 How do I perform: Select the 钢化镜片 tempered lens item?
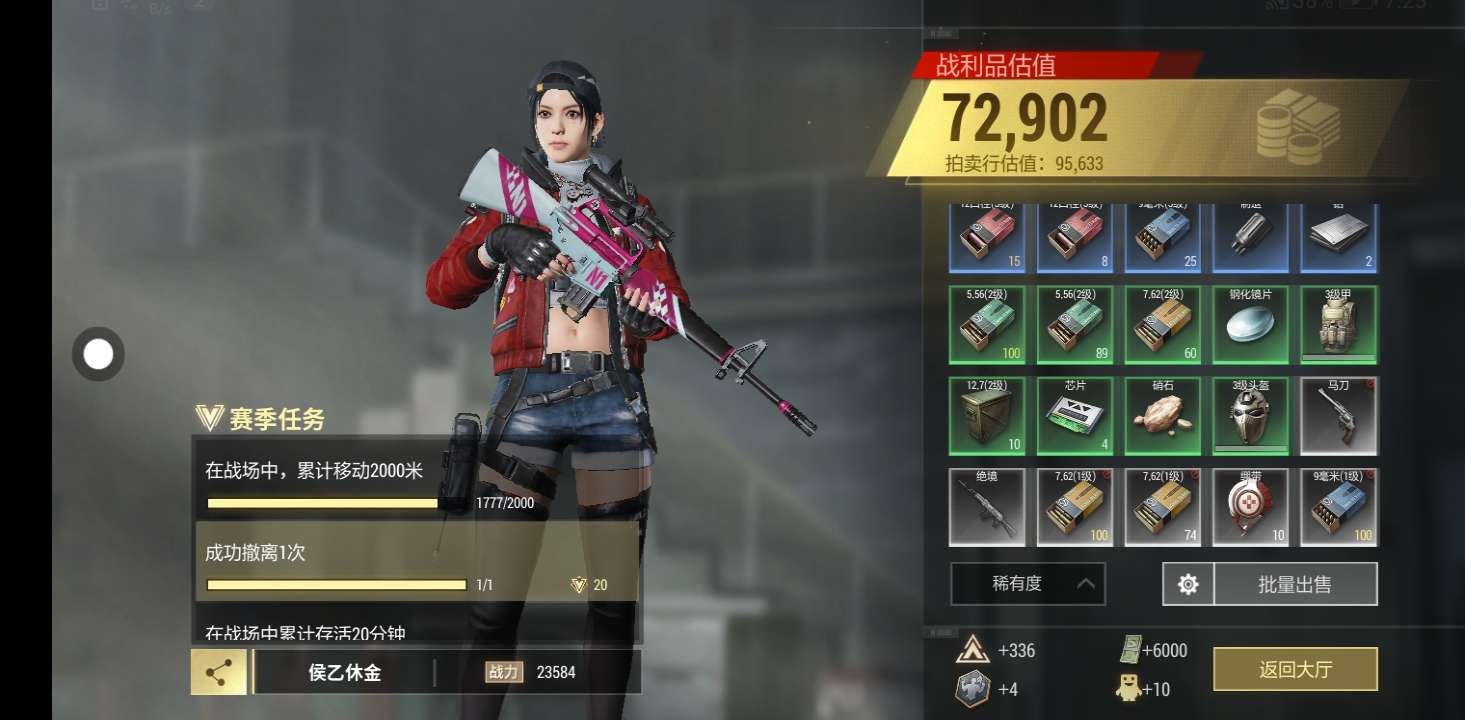click(1250, 325)
